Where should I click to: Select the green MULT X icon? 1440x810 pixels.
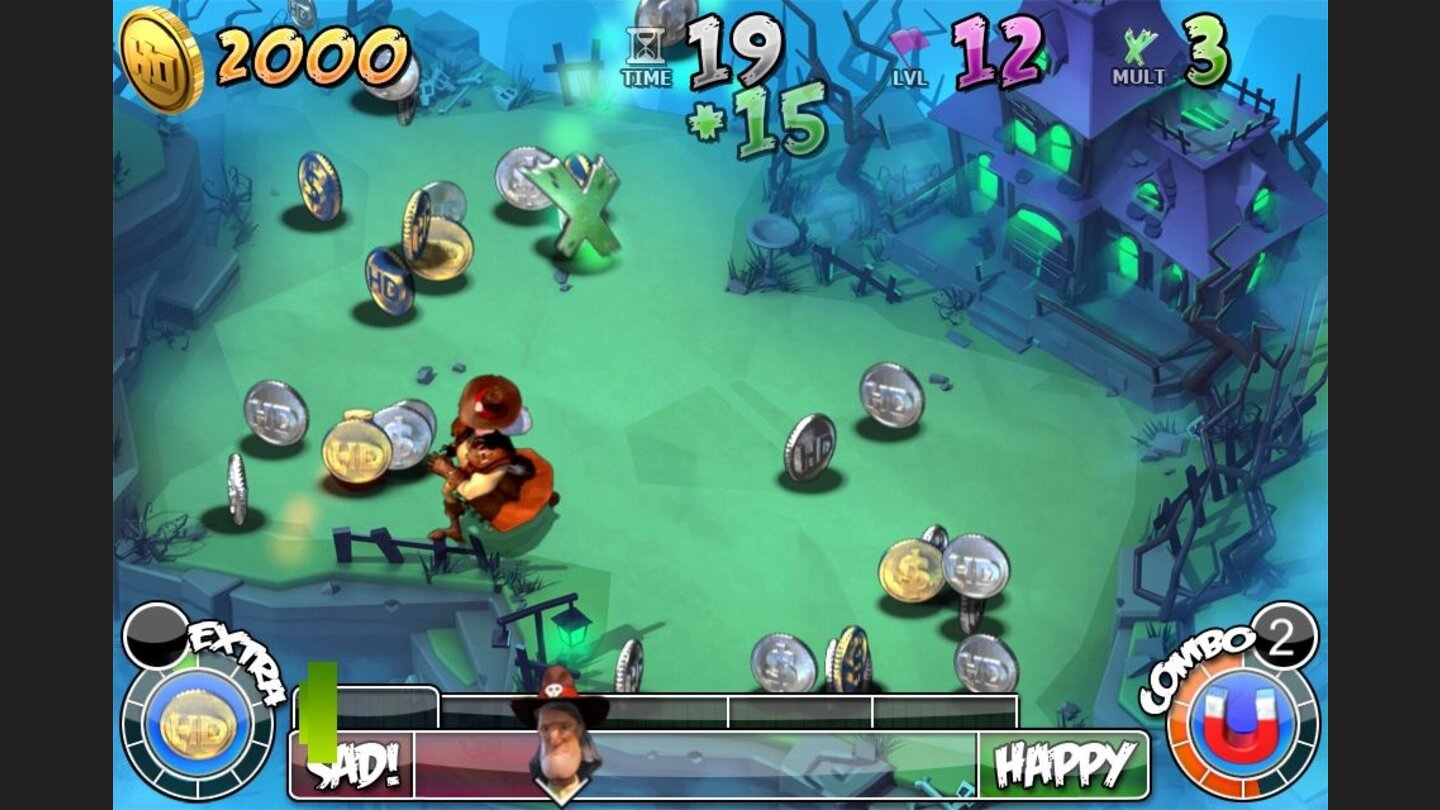(1136, 45)
